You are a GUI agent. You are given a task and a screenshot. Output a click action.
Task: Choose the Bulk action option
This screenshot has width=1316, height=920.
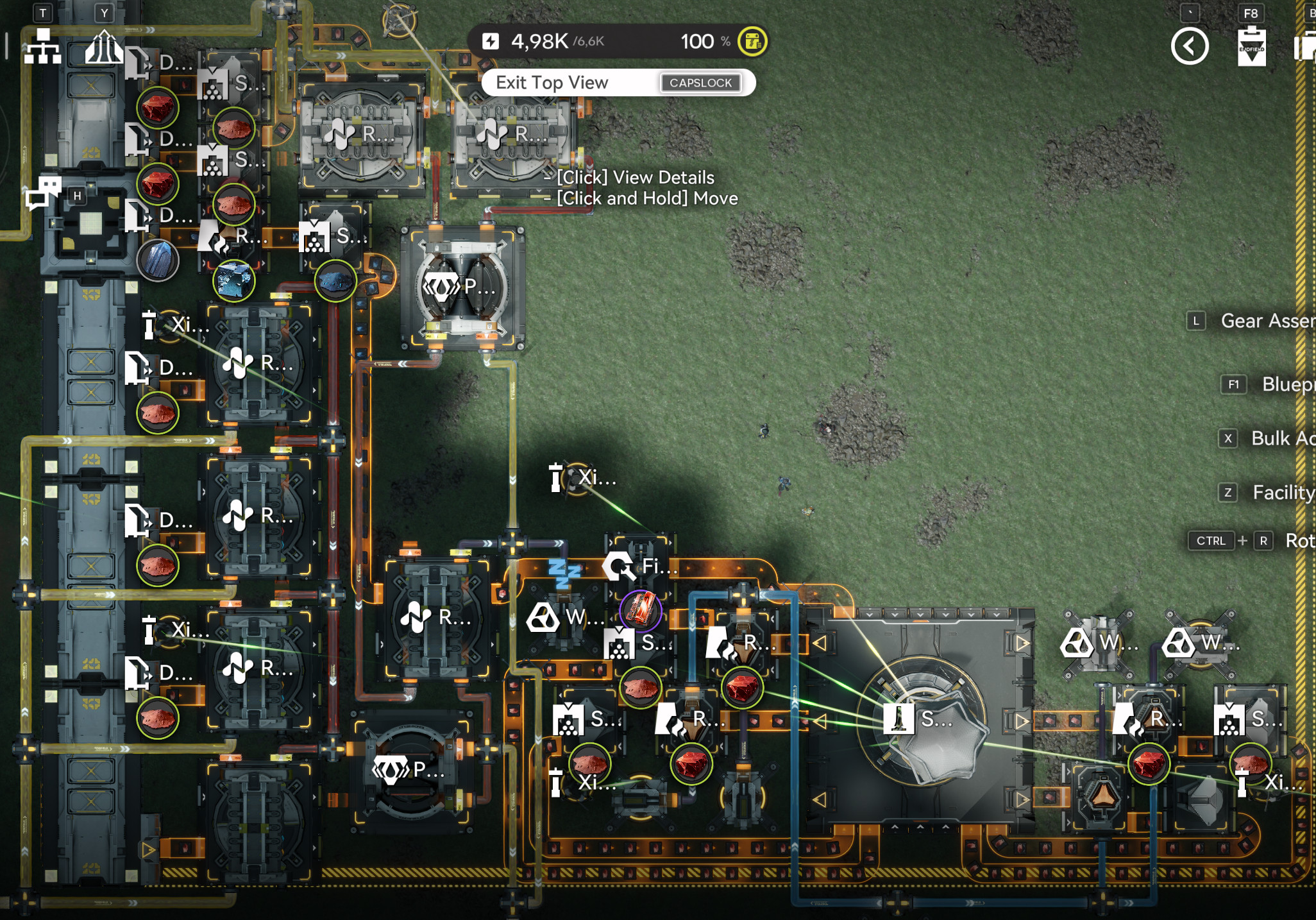coord(1281,438)
